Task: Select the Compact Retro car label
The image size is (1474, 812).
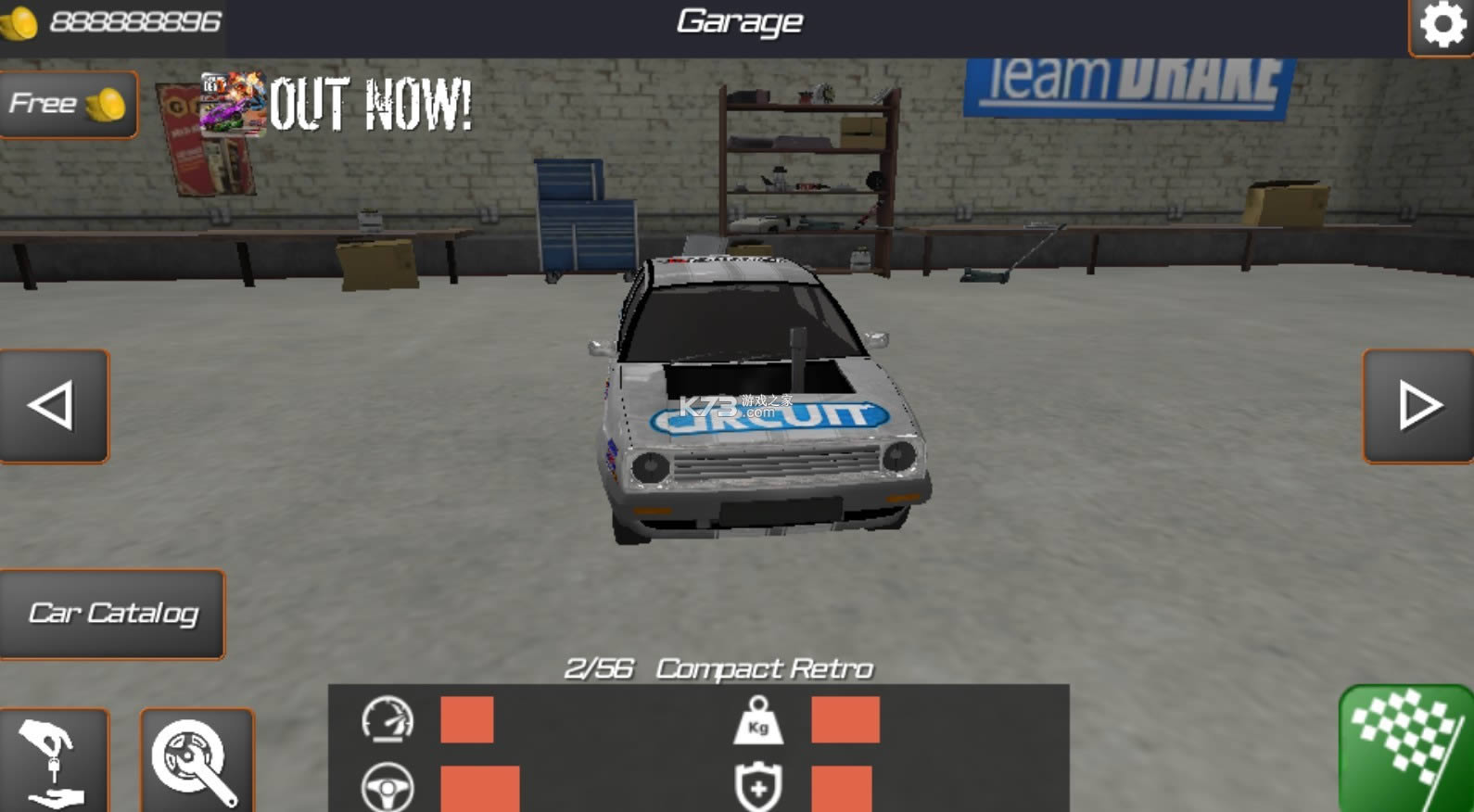Action: [765, 666]
